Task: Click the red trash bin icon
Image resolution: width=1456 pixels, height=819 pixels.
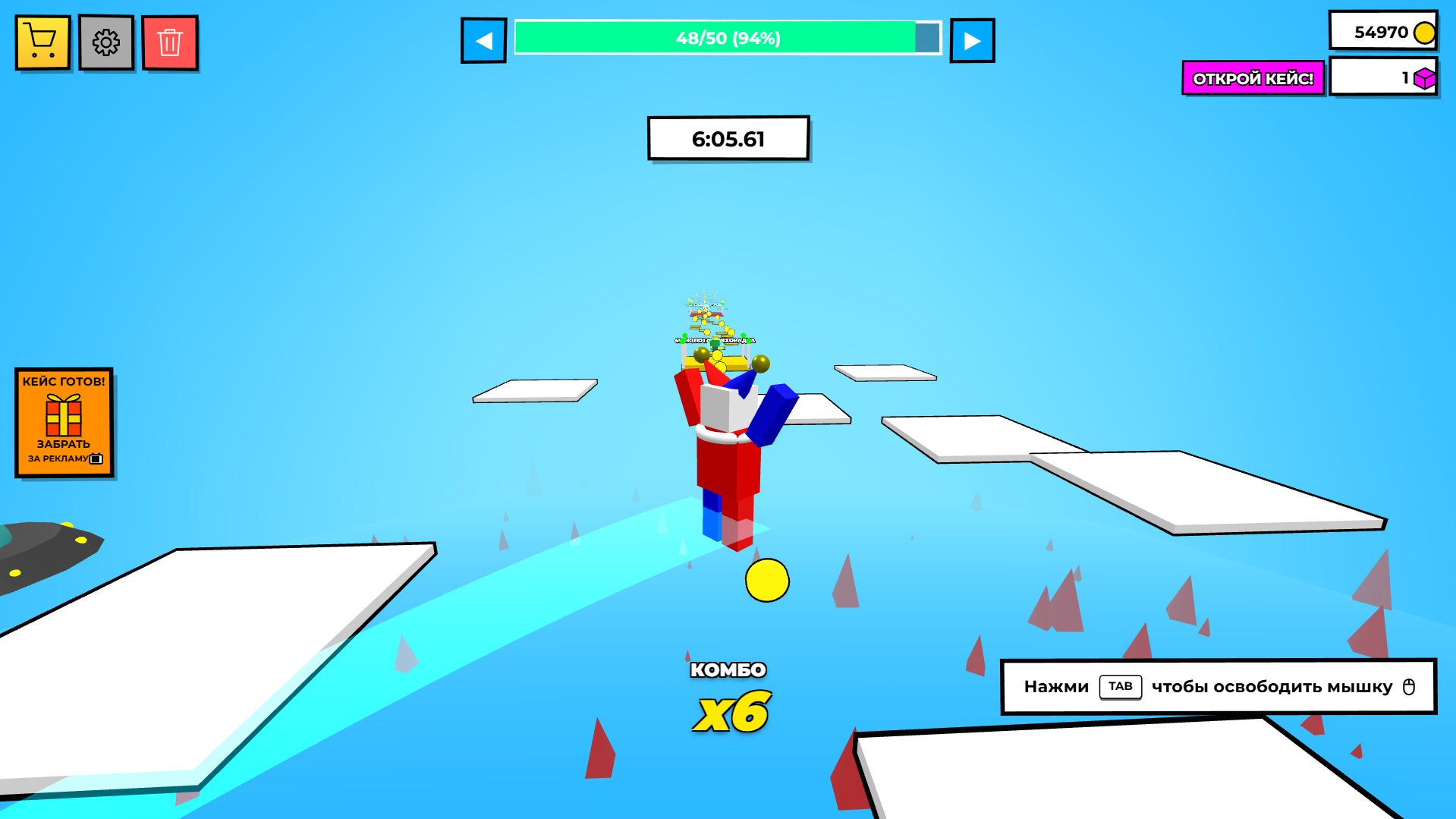Action: [x=169, y=43]
